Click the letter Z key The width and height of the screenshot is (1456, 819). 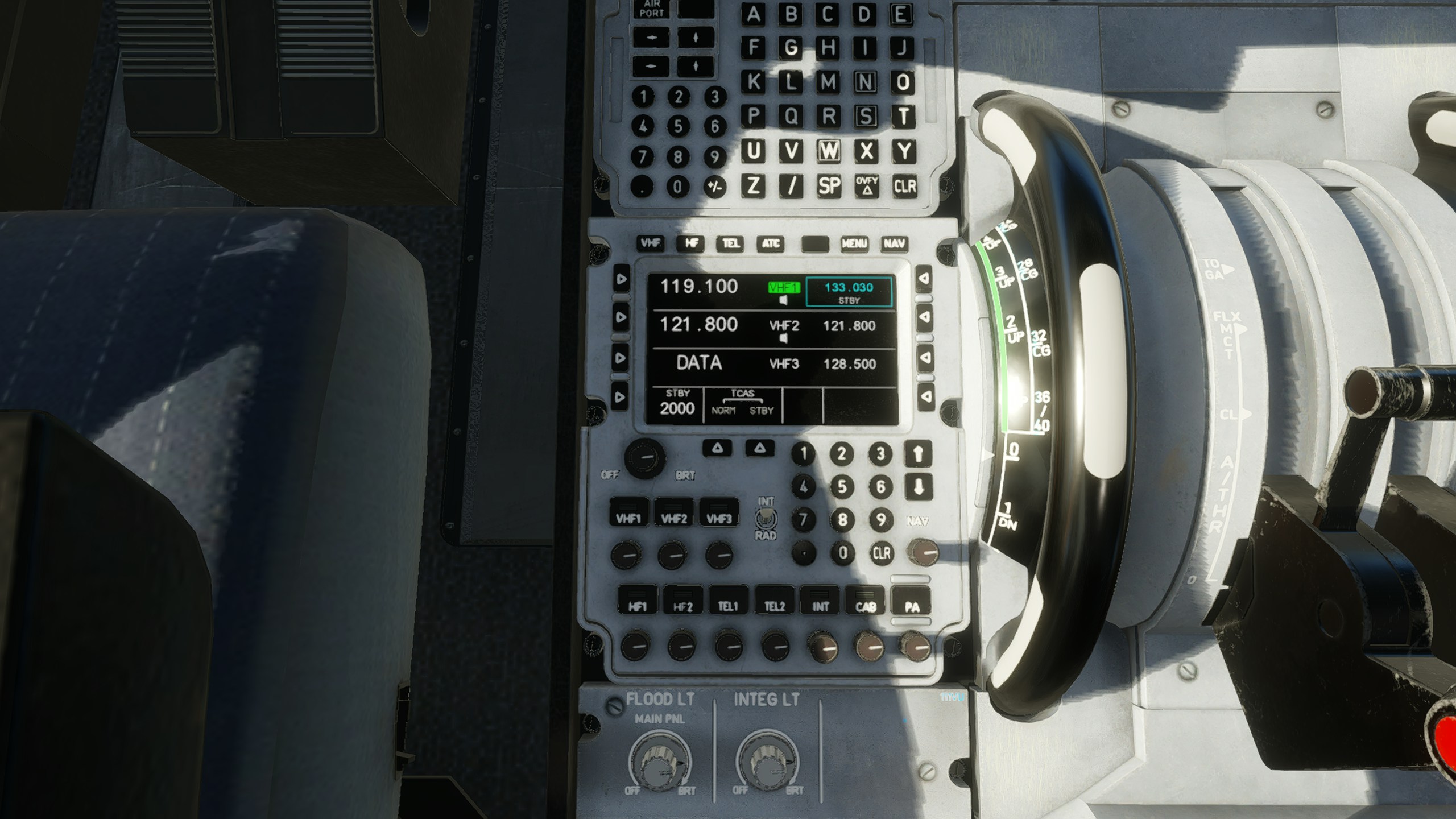(754, 186)
